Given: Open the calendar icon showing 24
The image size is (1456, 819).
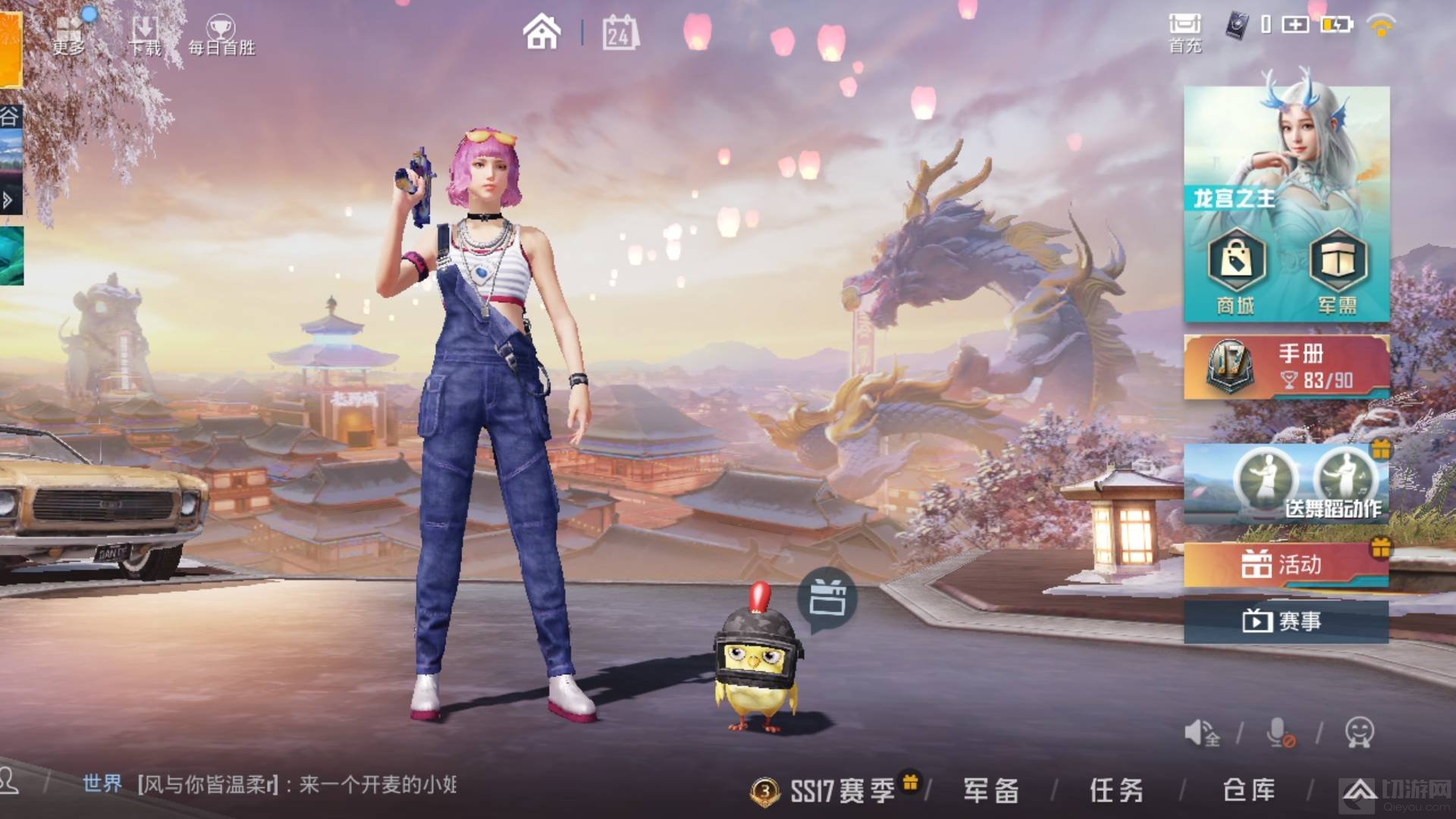Looking at the screenshot, I should [620, 33].
